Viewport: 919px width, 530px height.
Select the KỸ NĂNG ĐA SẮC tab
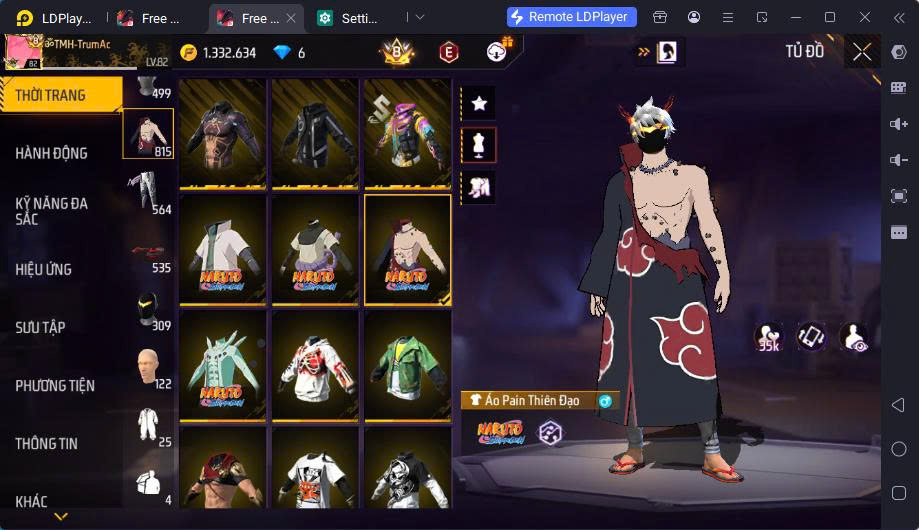(x=52, y=210)
